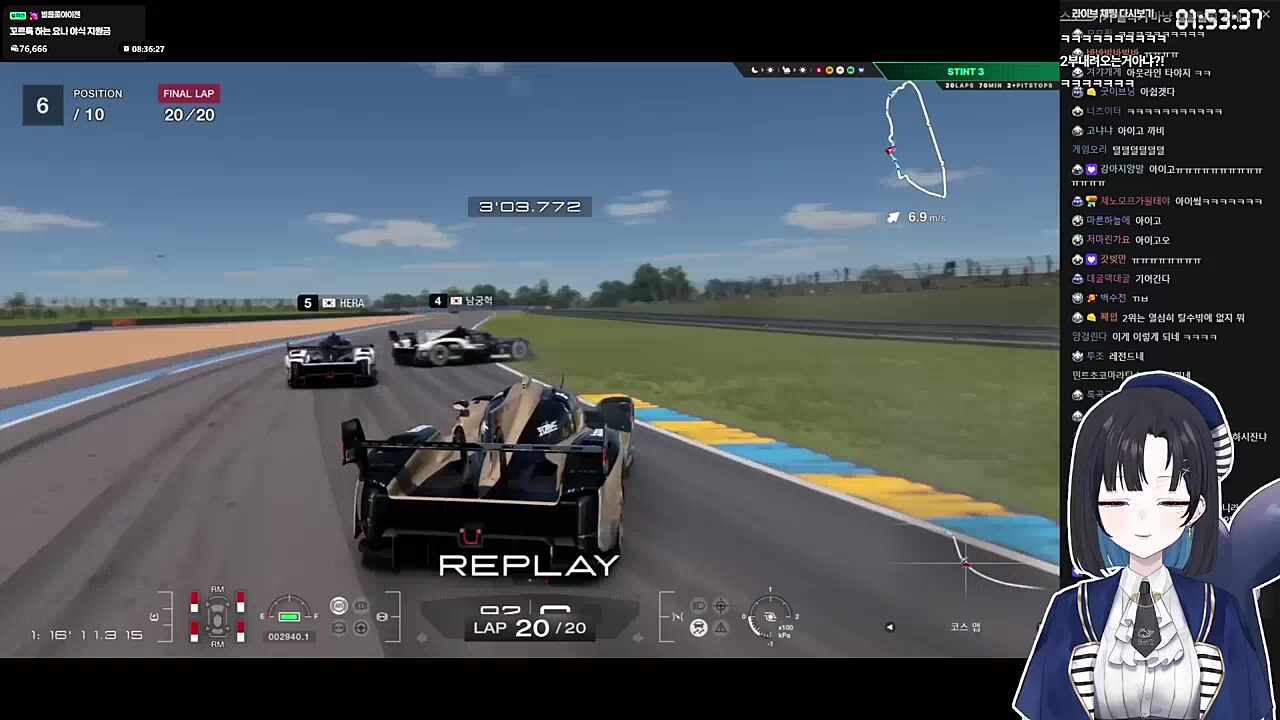Click the traction control car icon

point(698,627)
